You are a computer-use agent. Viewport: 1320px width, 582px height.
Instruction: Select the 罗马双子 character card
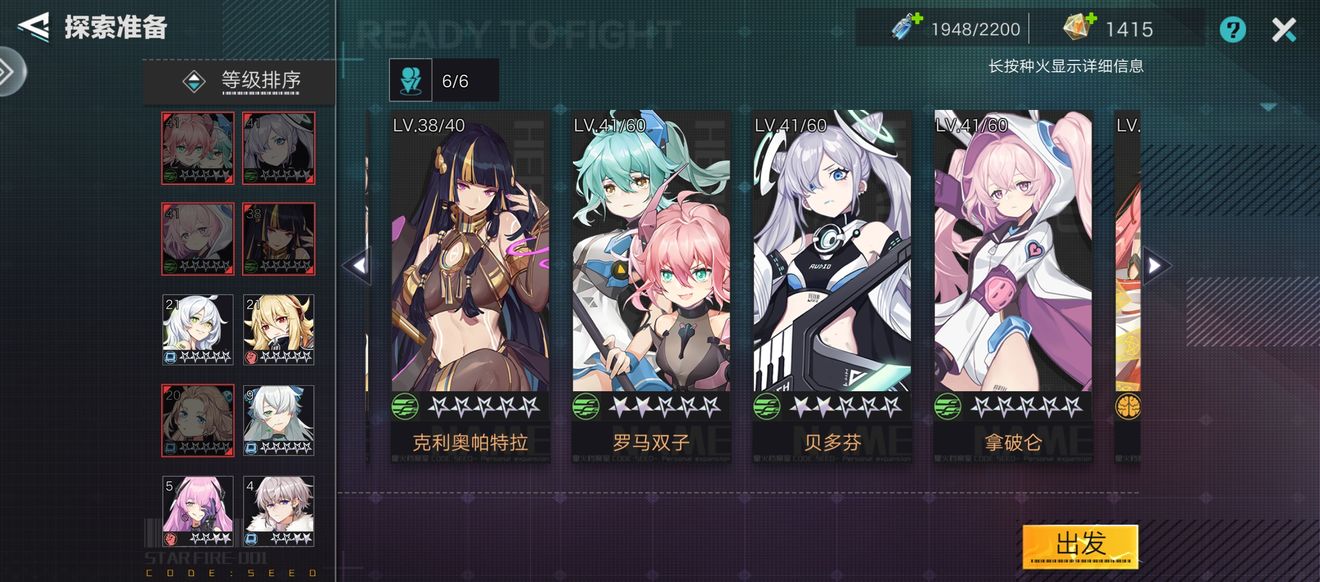click(651, 285)
